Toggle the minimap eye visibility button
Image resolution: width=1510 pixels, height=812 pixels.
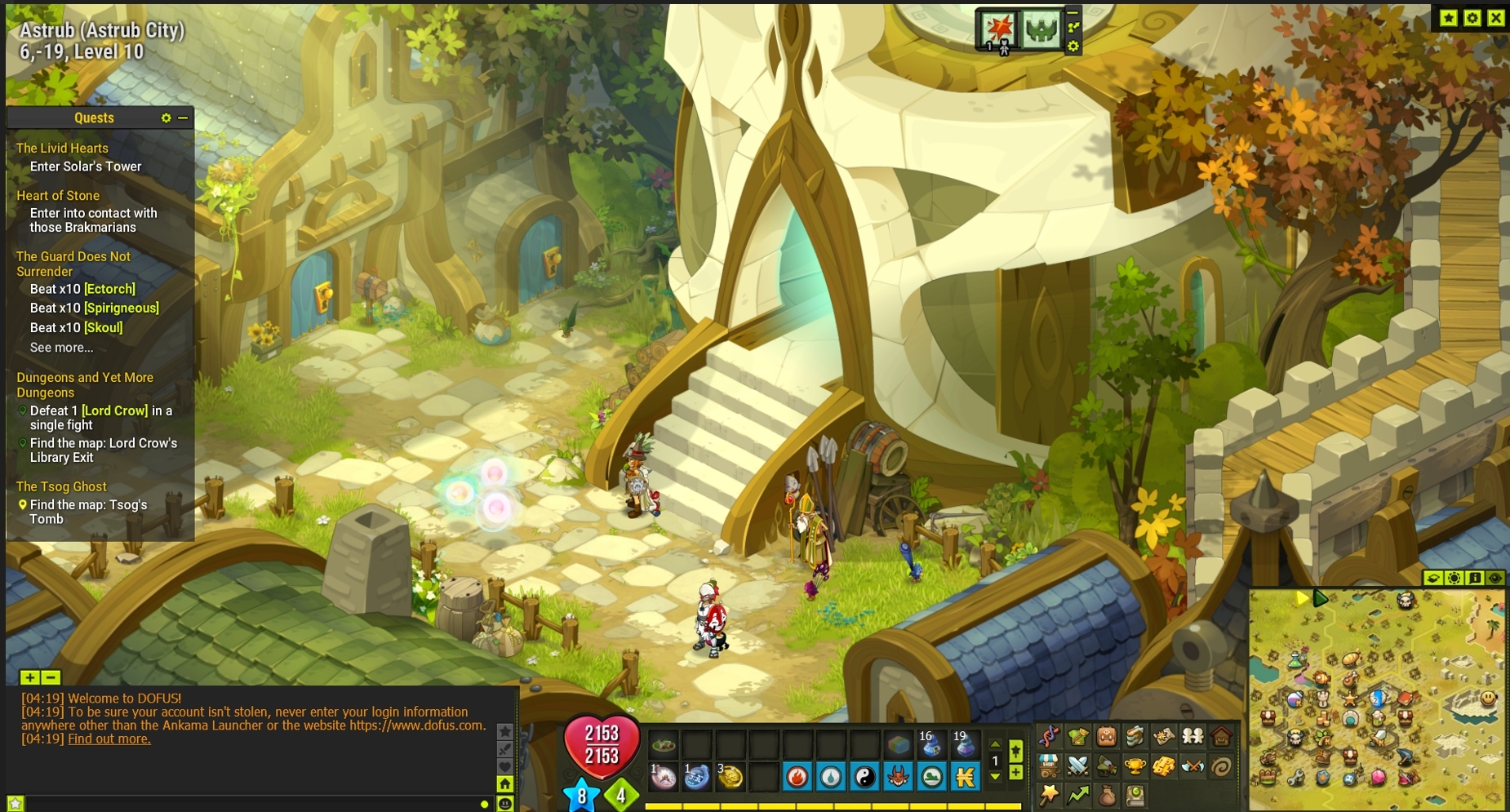coord(1494,578)
